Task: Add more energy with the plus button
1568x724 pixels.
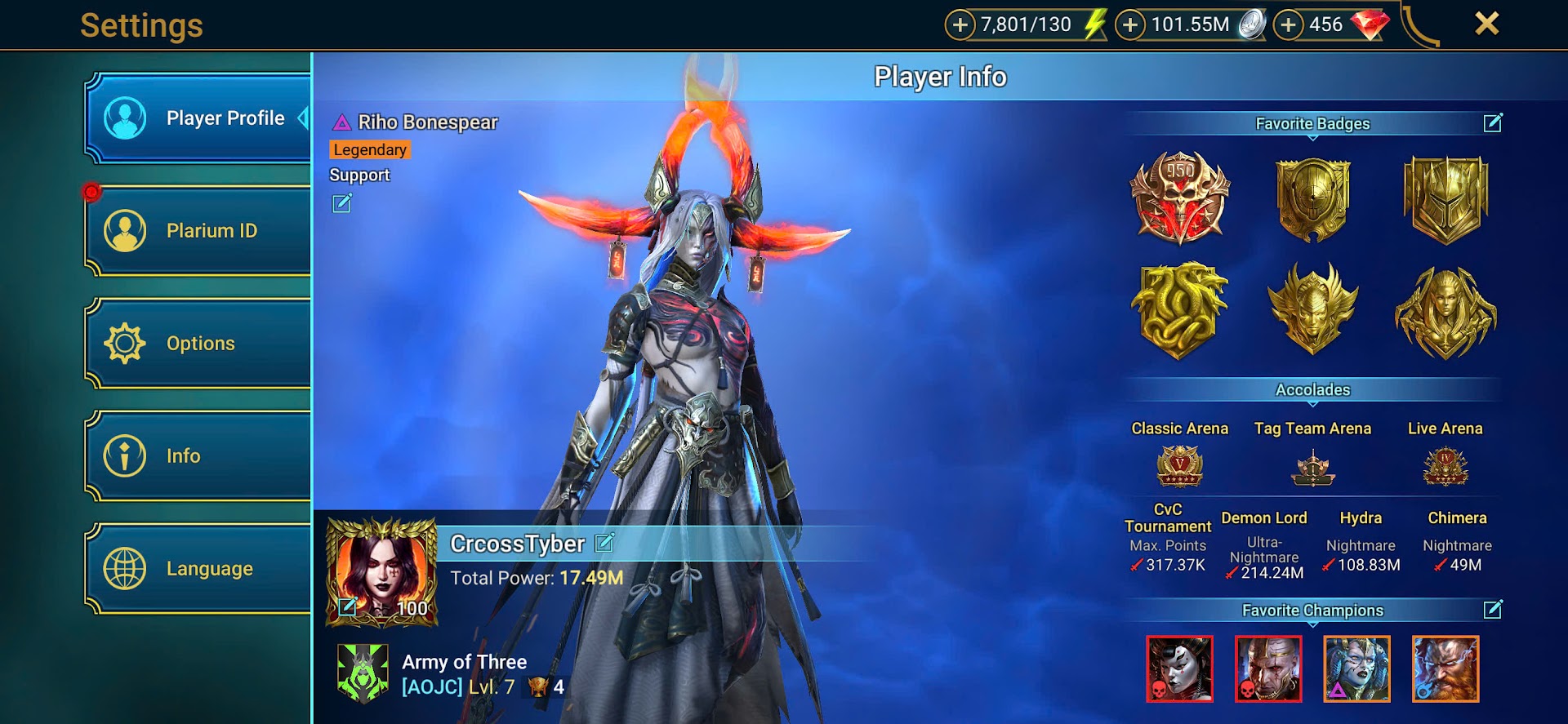Action: click(x=960, y=25)
